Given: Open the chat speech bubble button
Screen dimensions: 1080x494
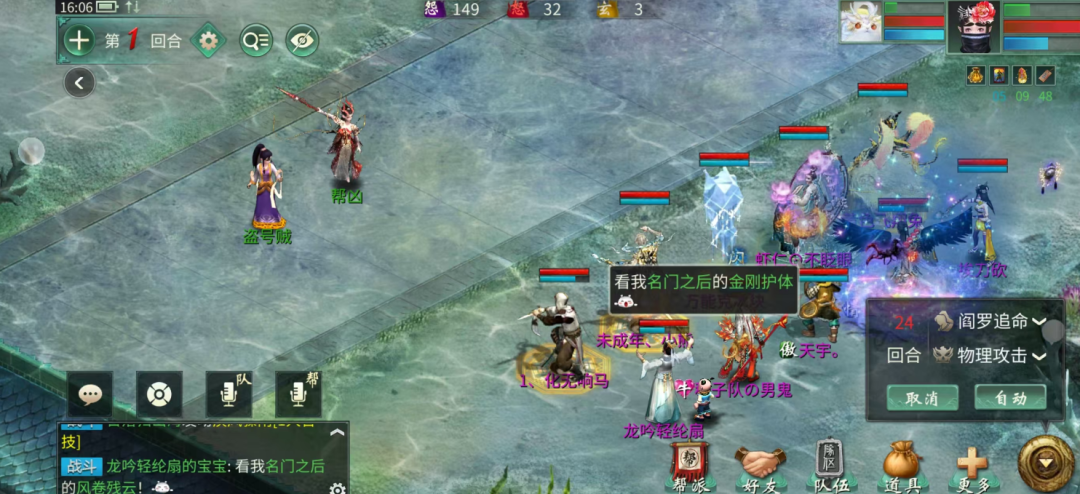Looking at the screenshot, I should (x=90, y=394).
